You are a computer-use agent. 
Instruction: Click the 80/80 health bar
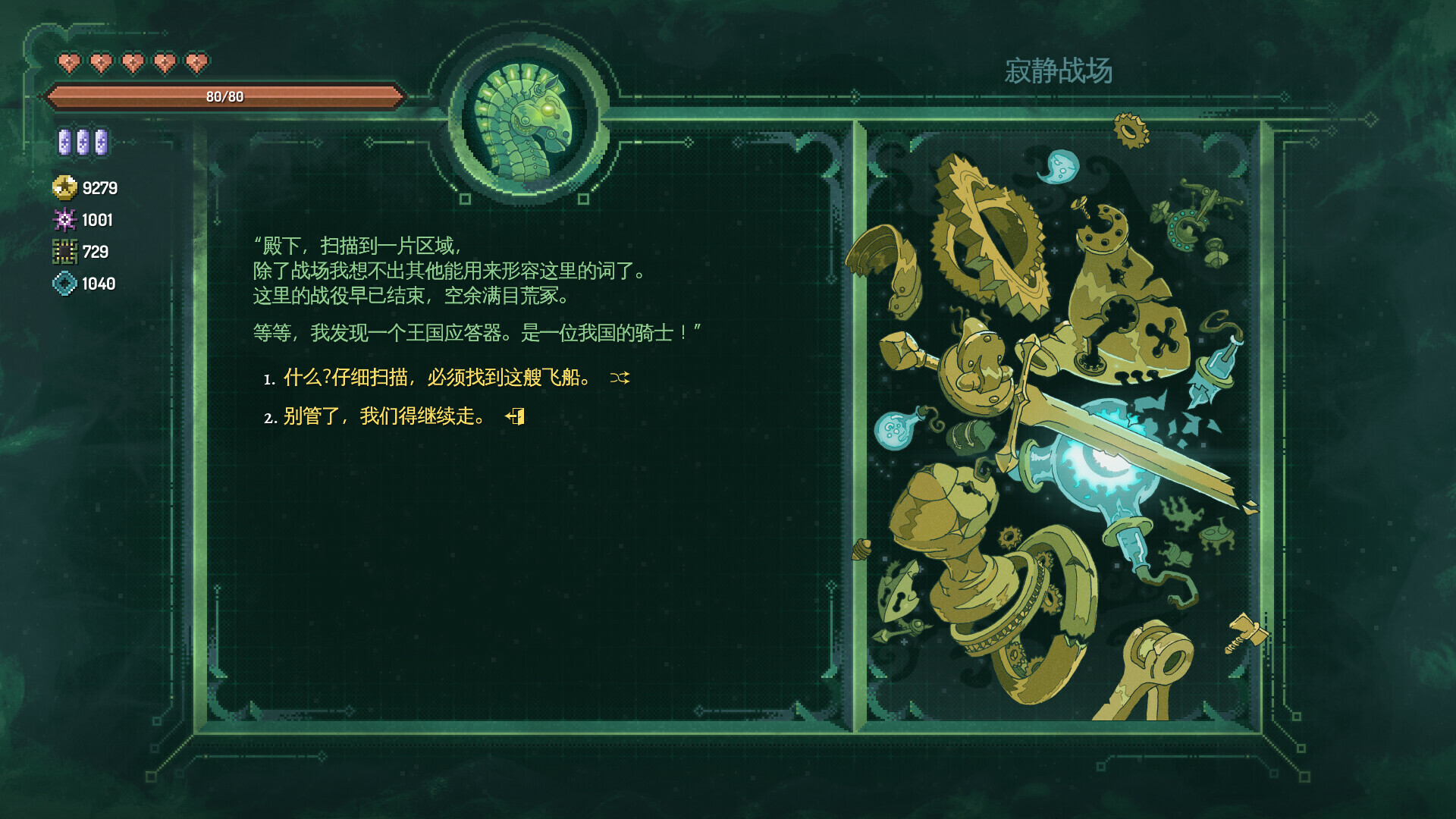[224, 97]
